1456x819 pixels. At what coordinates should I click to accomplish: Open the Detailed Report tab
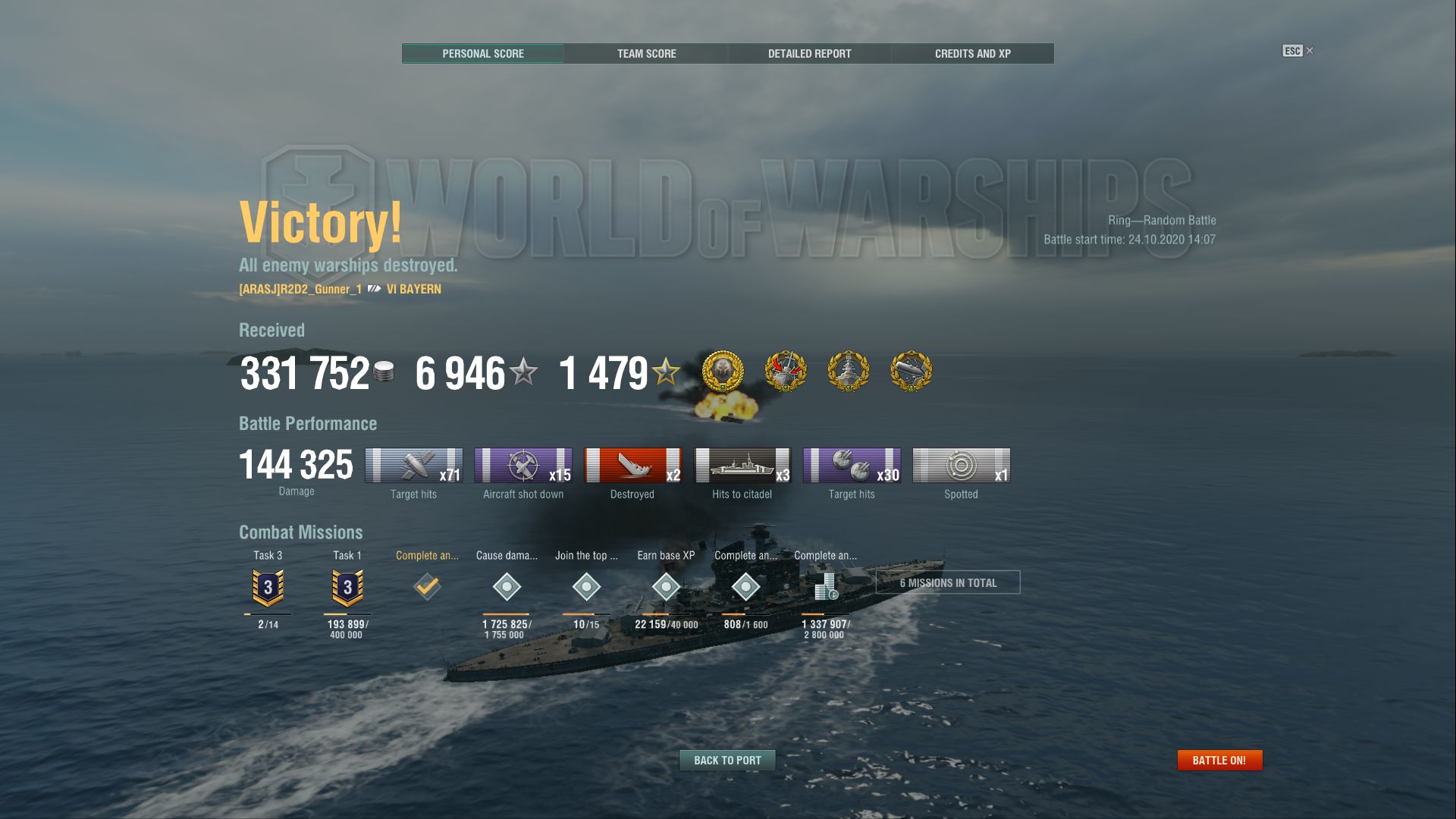point(809,53)
